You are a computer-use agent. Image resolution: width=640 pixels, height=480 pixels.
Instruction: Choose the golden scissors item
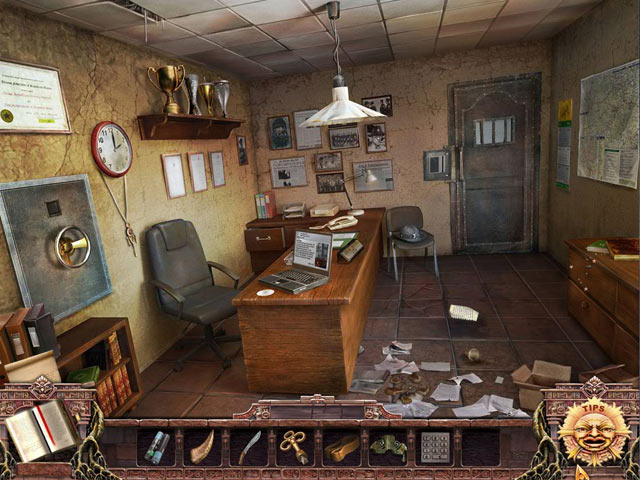click(x=294, y=446)
